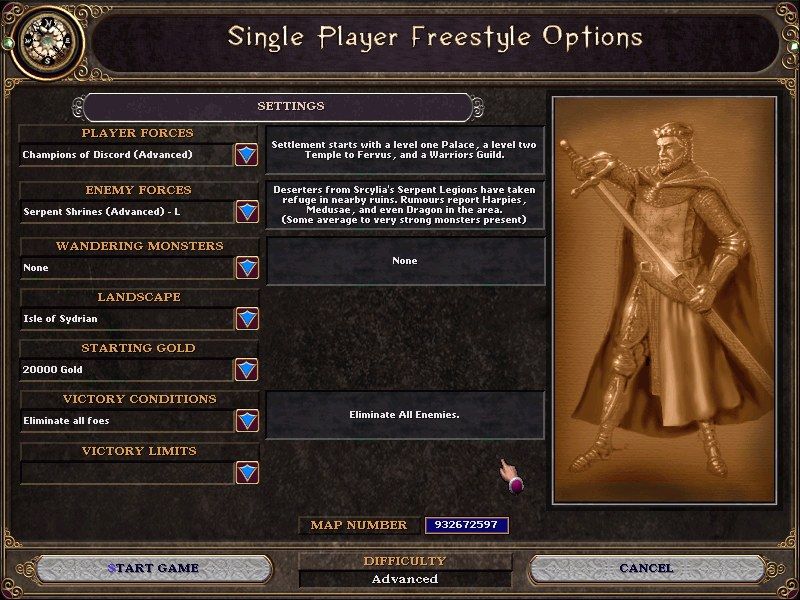The width and height of the screenshot is (800, 600).
Task: Expand the Victory Conditions dropdown
Action: point(246,421)
